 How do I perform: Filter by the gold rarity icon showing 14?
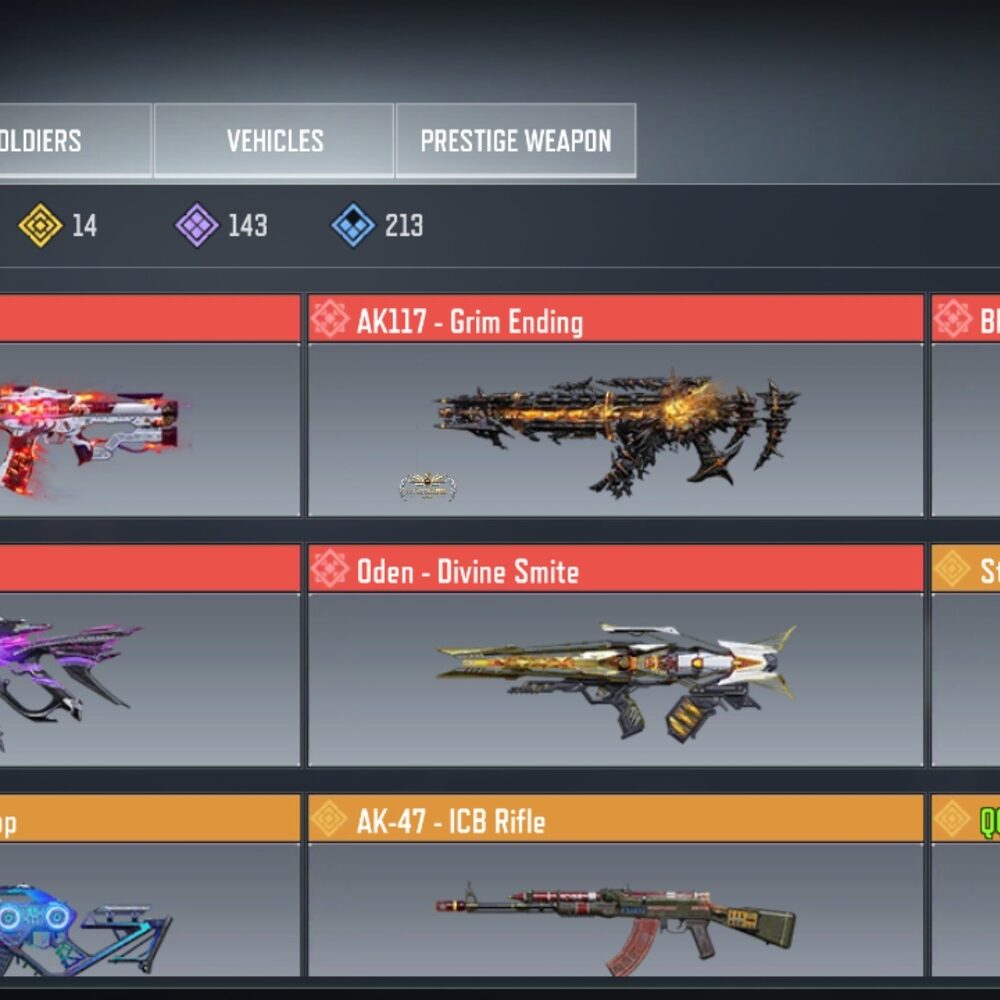(x=41, y=225)
